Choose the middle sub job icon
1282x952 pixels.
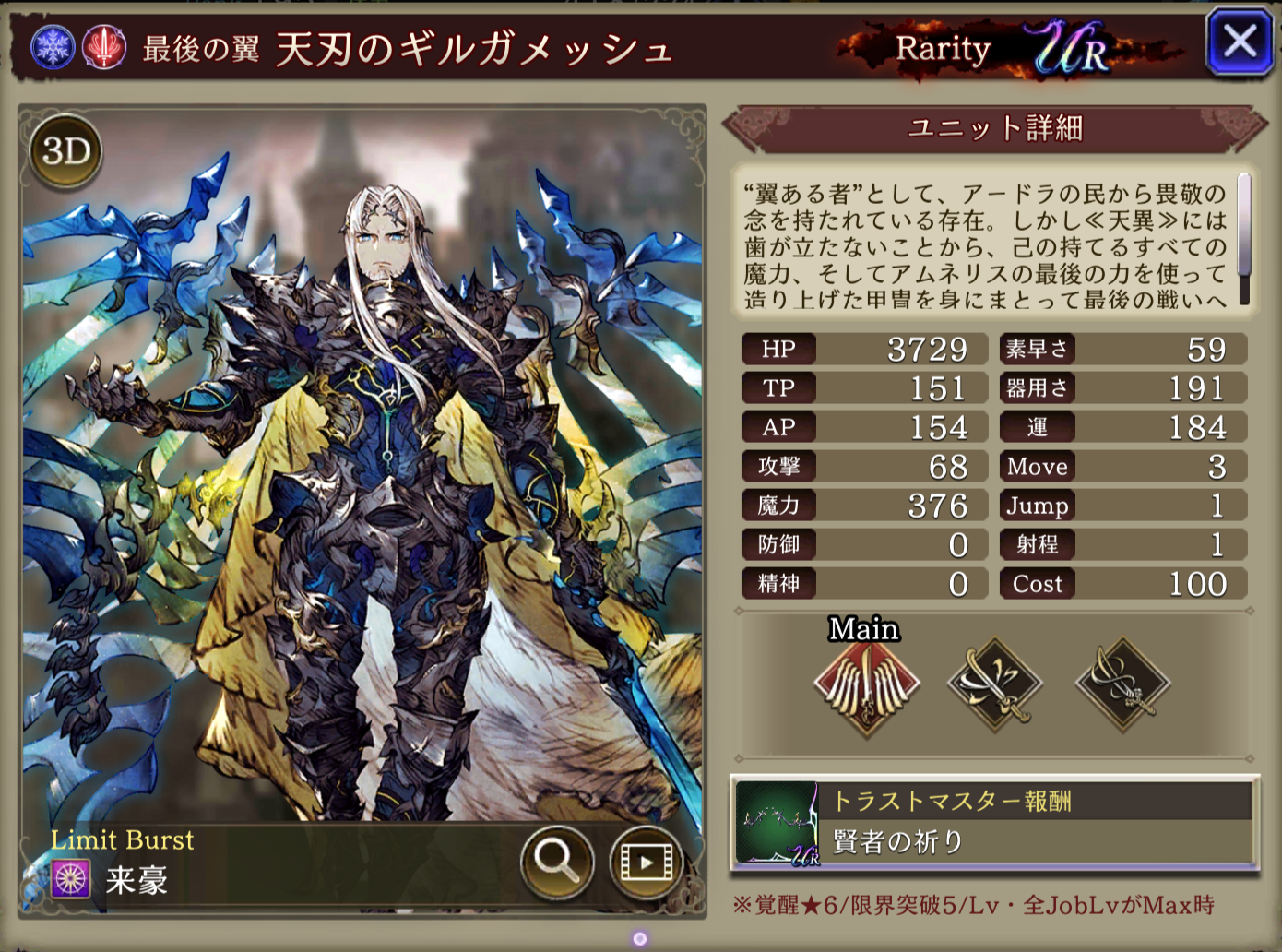click(x=994, y=684)
